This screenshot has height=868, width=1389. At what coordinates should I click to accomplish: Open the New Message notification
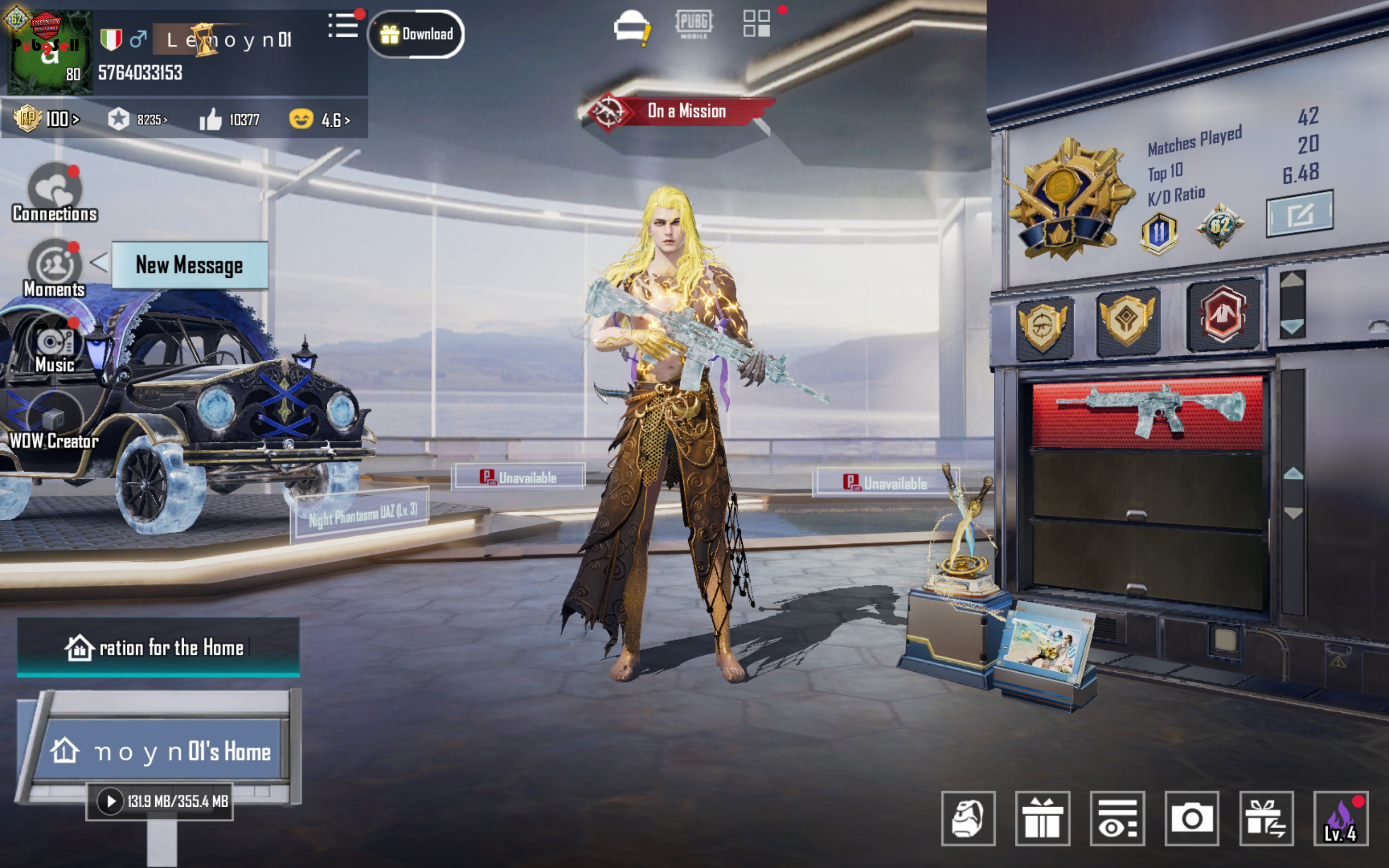point(190,265)
